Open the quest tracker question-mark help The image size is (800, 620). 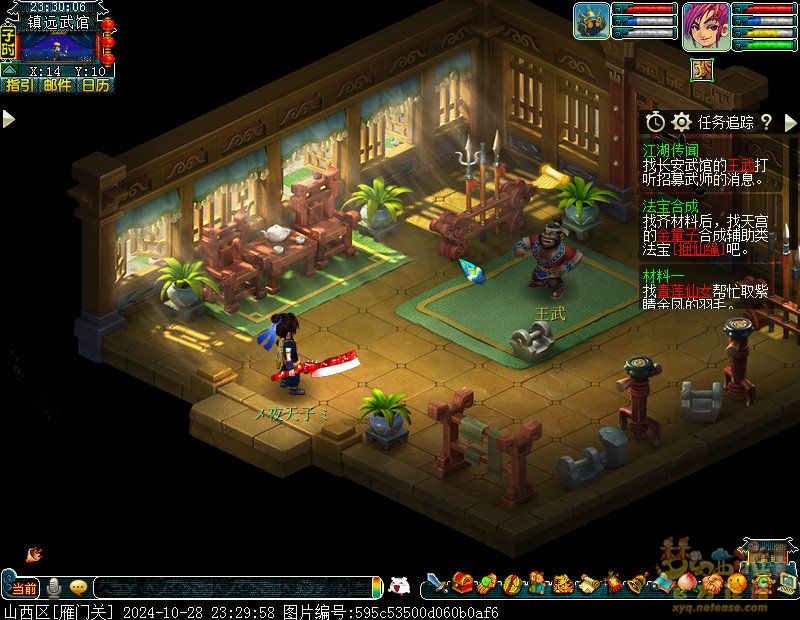766,121
